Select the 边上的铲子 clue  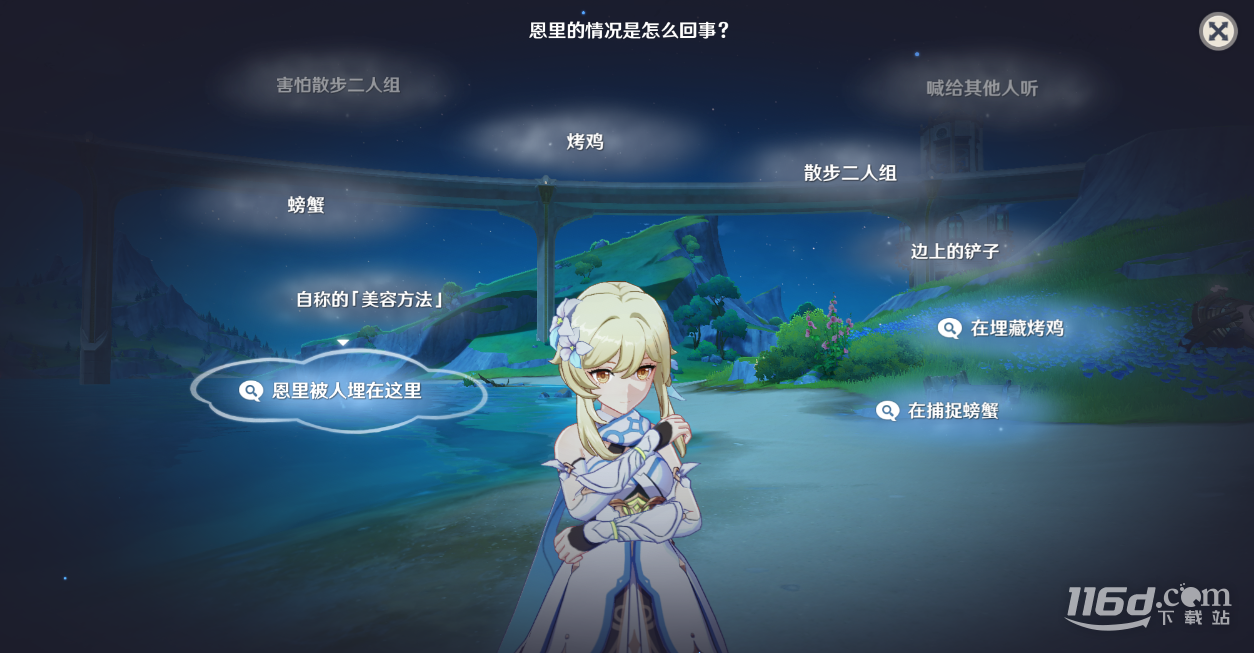pos(954,251)
